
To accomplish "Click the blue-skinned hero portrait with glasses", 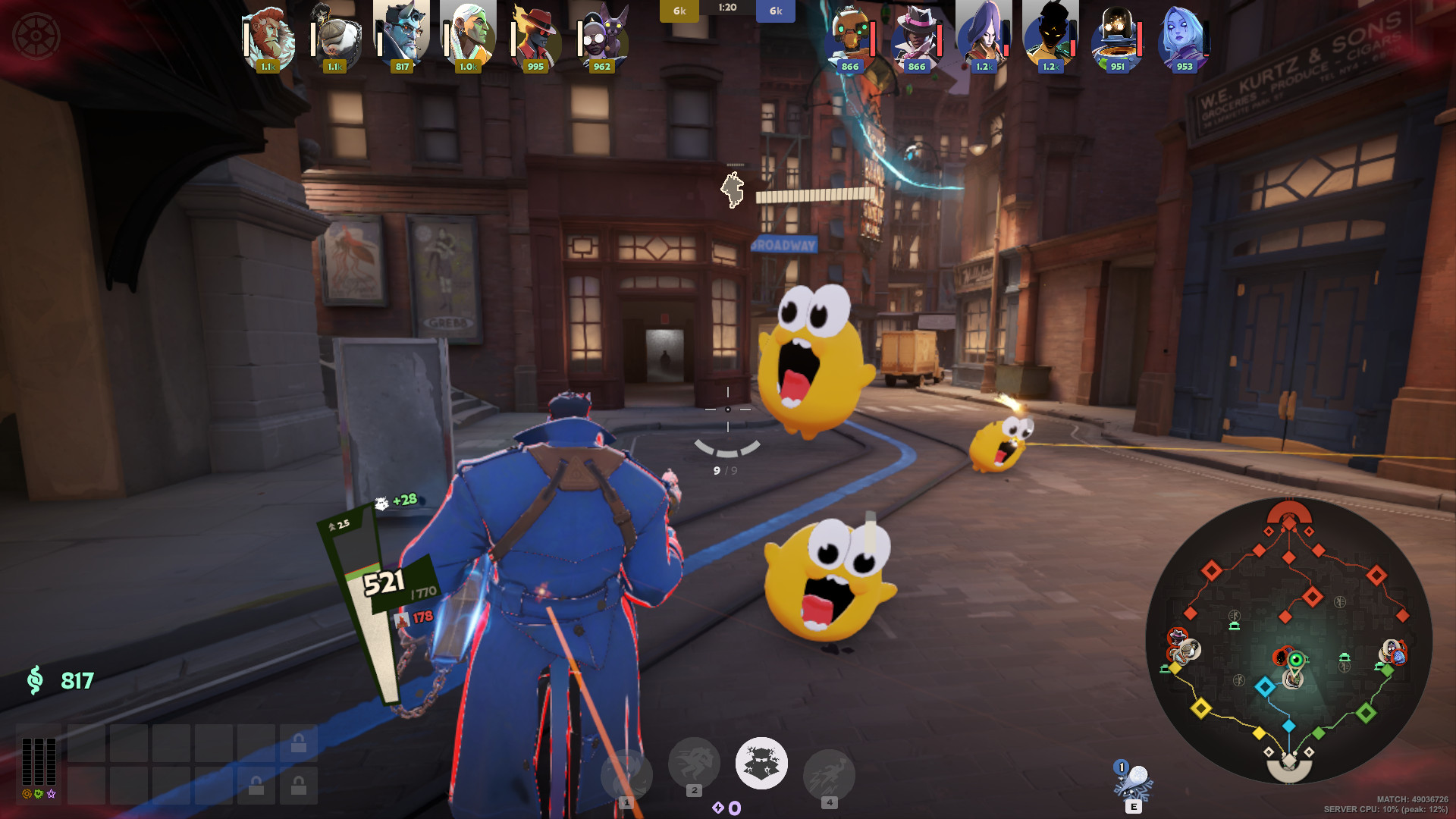I will tap(402, 36).
